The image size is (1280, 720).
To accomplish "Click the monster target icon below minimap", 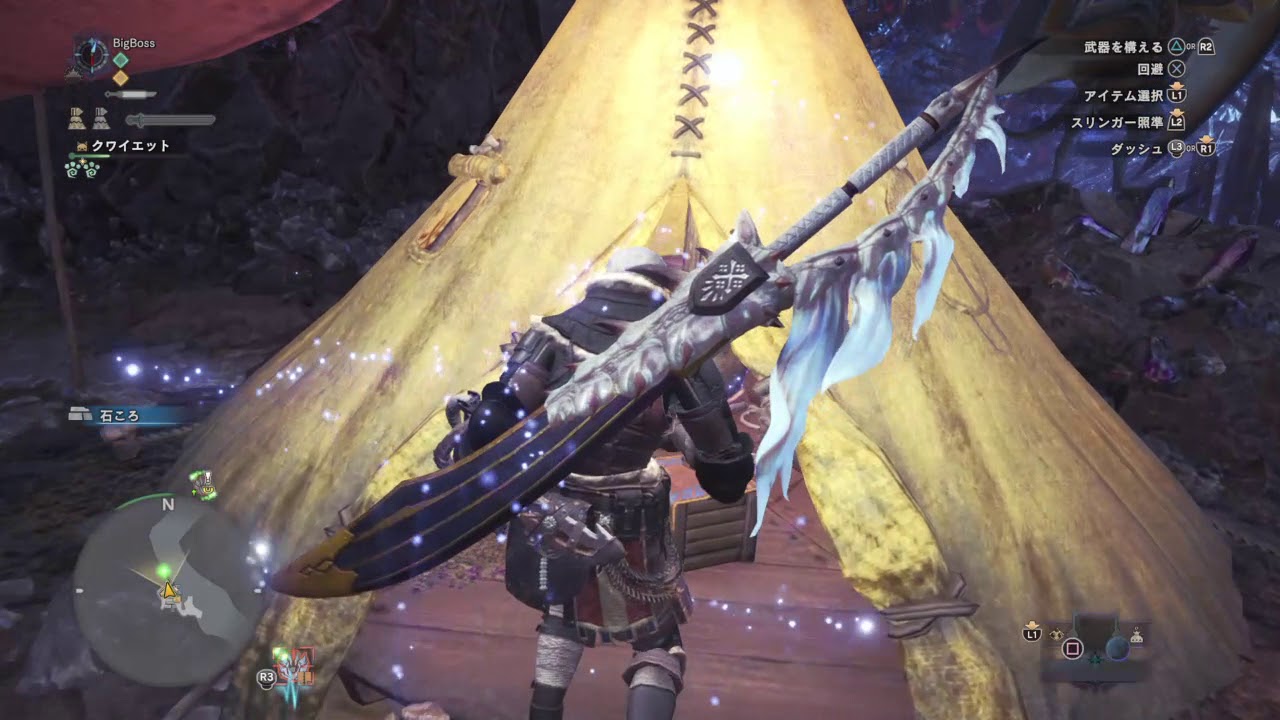I will point(296,667).
